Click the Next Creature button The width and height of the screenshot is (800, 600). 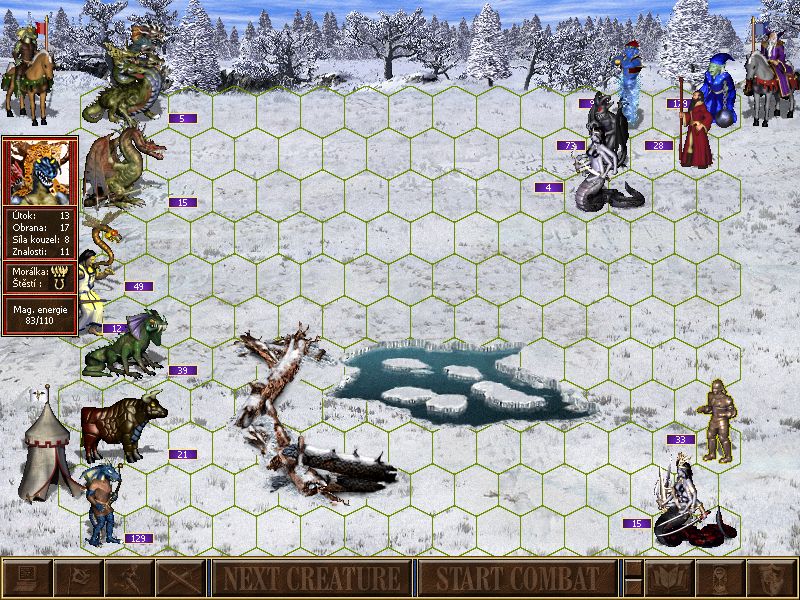(x=311, y=578)
